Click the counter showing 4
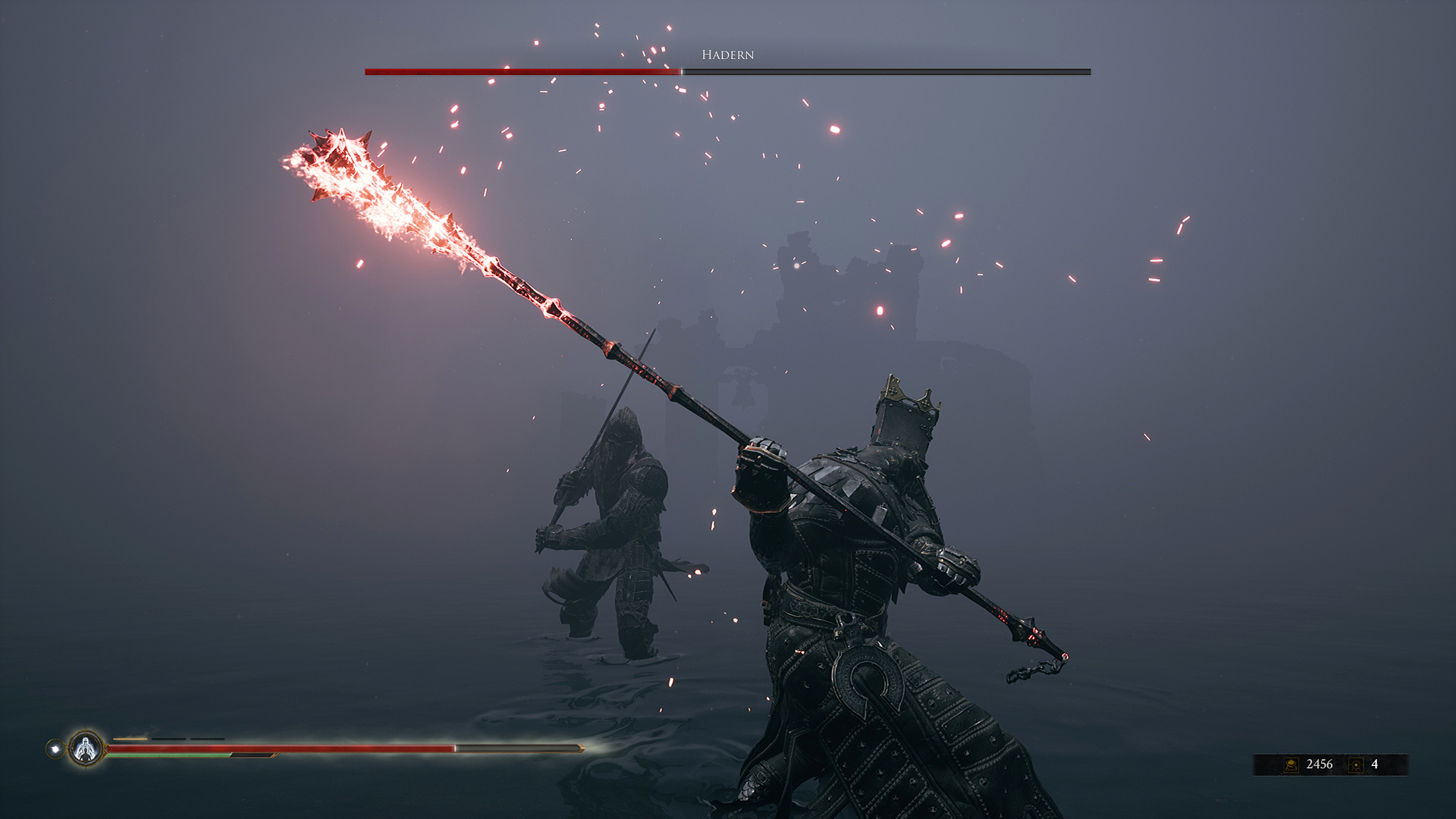 (x=1375, y=764)
